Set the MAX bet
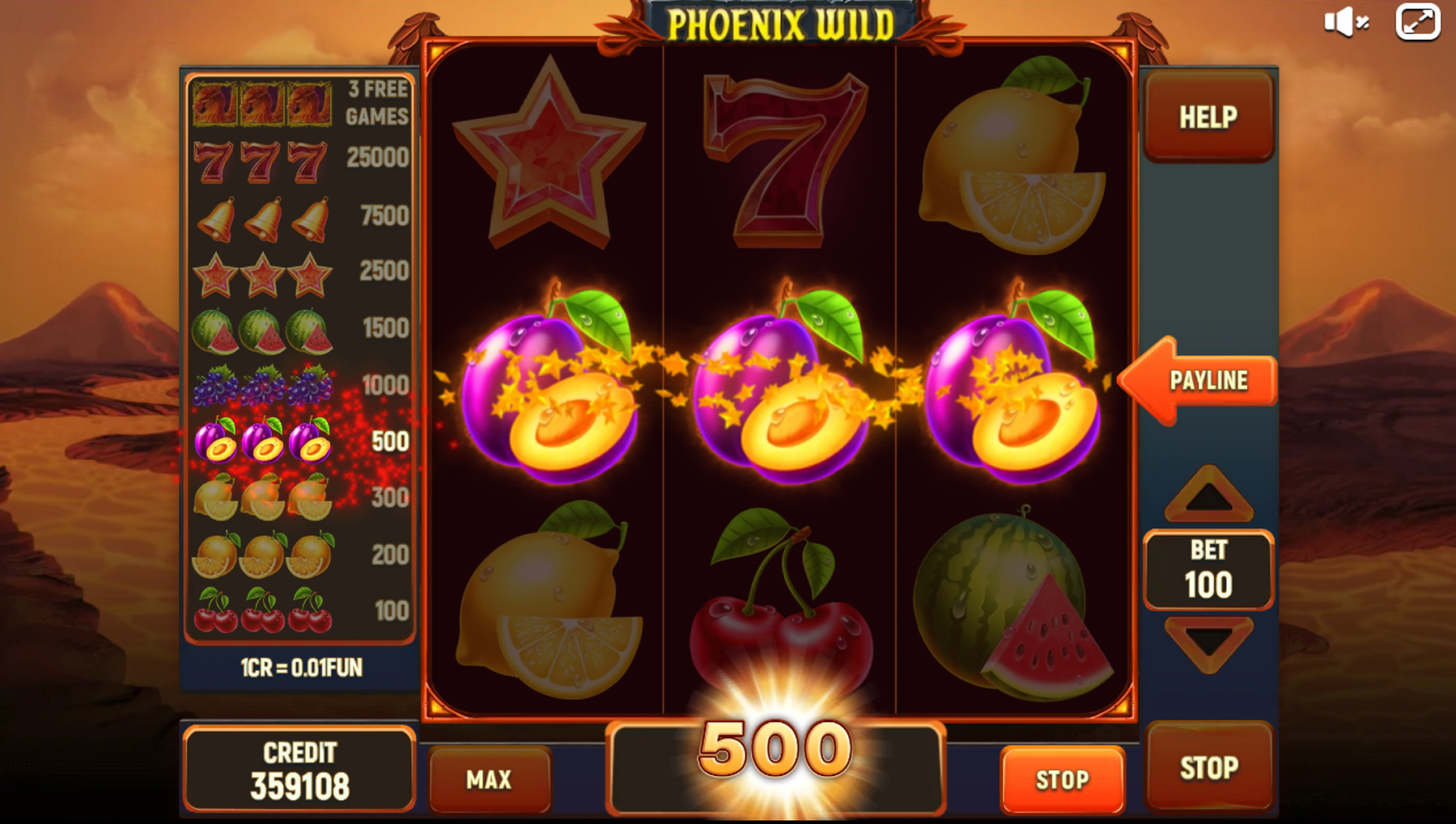Viewport: 1456px width, 824px height. [x=489, y=779]
